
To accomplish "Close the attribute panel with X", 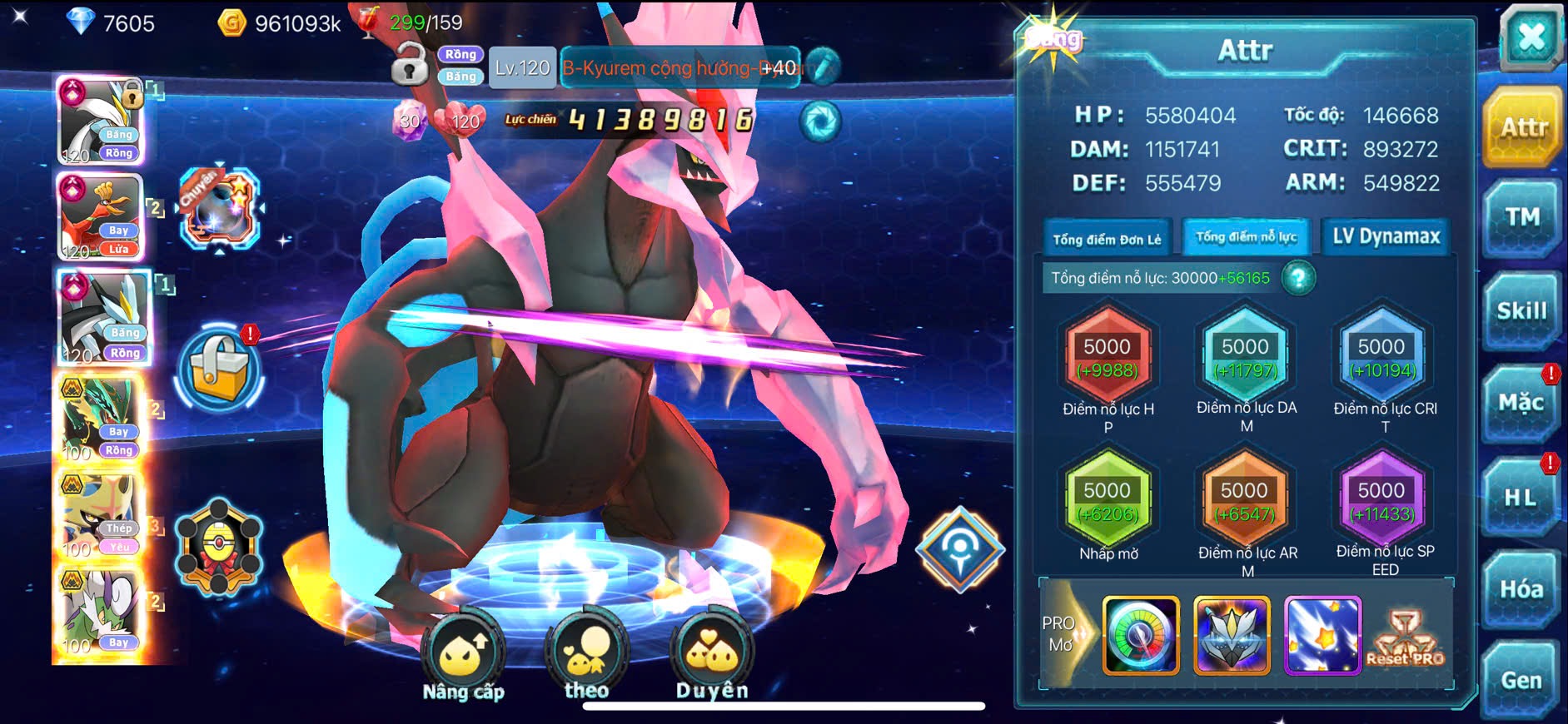I will pyautogui.click(x=1531, y=37).
